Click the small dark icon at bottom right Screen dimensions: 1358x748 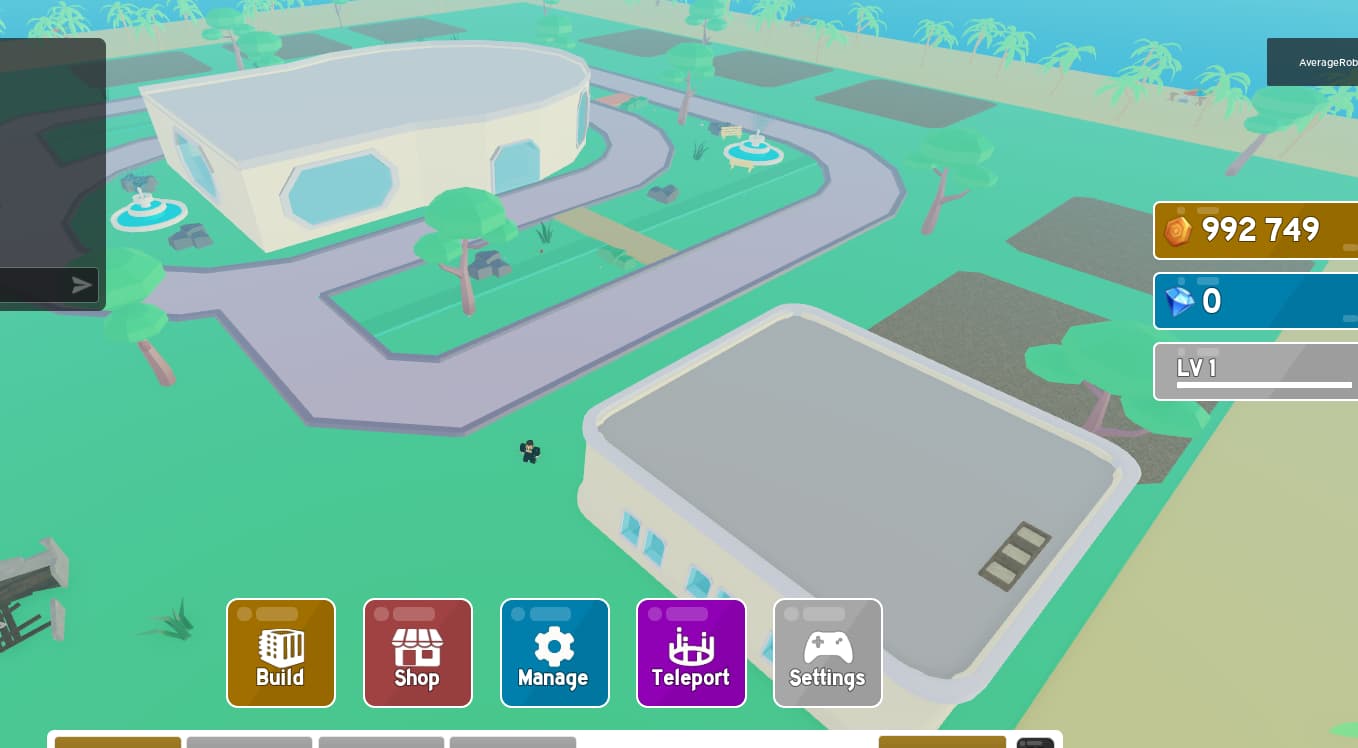click(1035, 745)
